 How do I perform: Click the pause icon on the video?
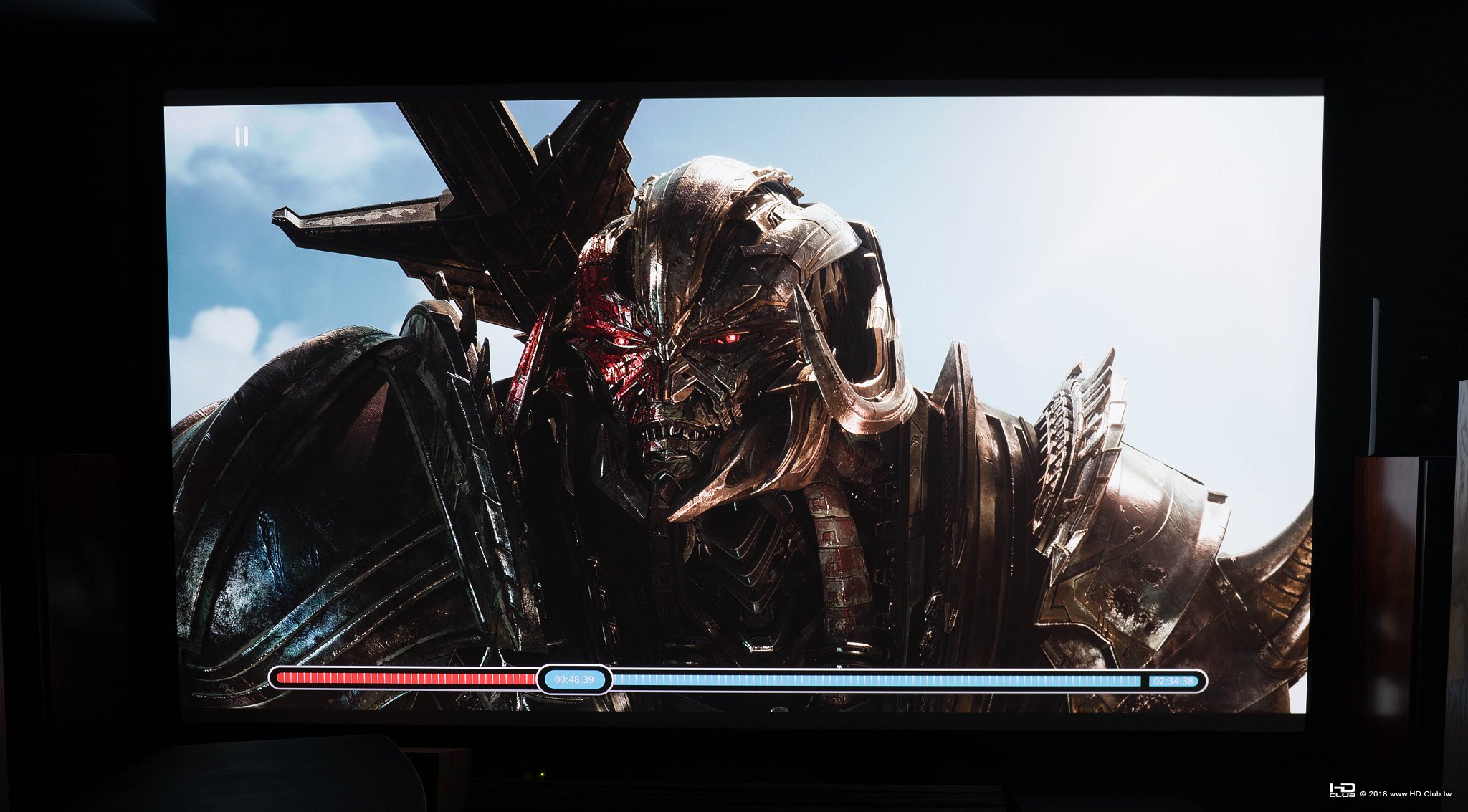[242, 137]
